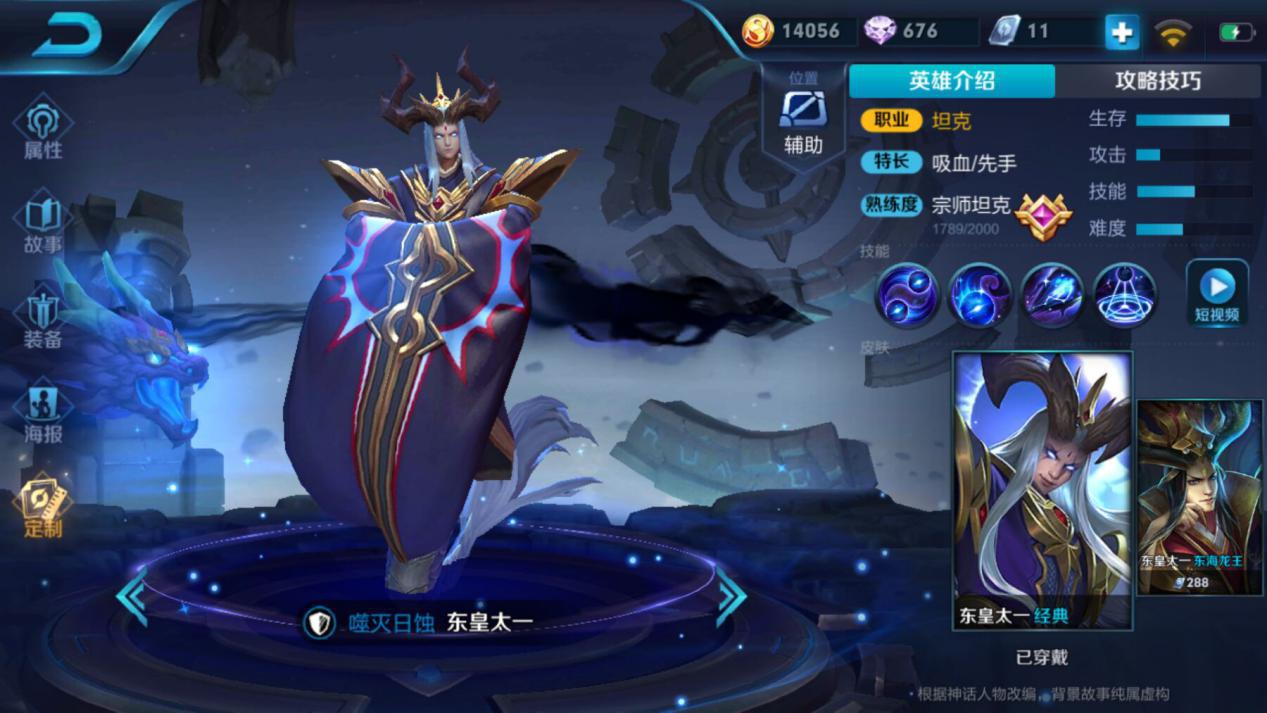Show the next hero with the right arrow
1267x713 pixels.
(x=731, y=596)
